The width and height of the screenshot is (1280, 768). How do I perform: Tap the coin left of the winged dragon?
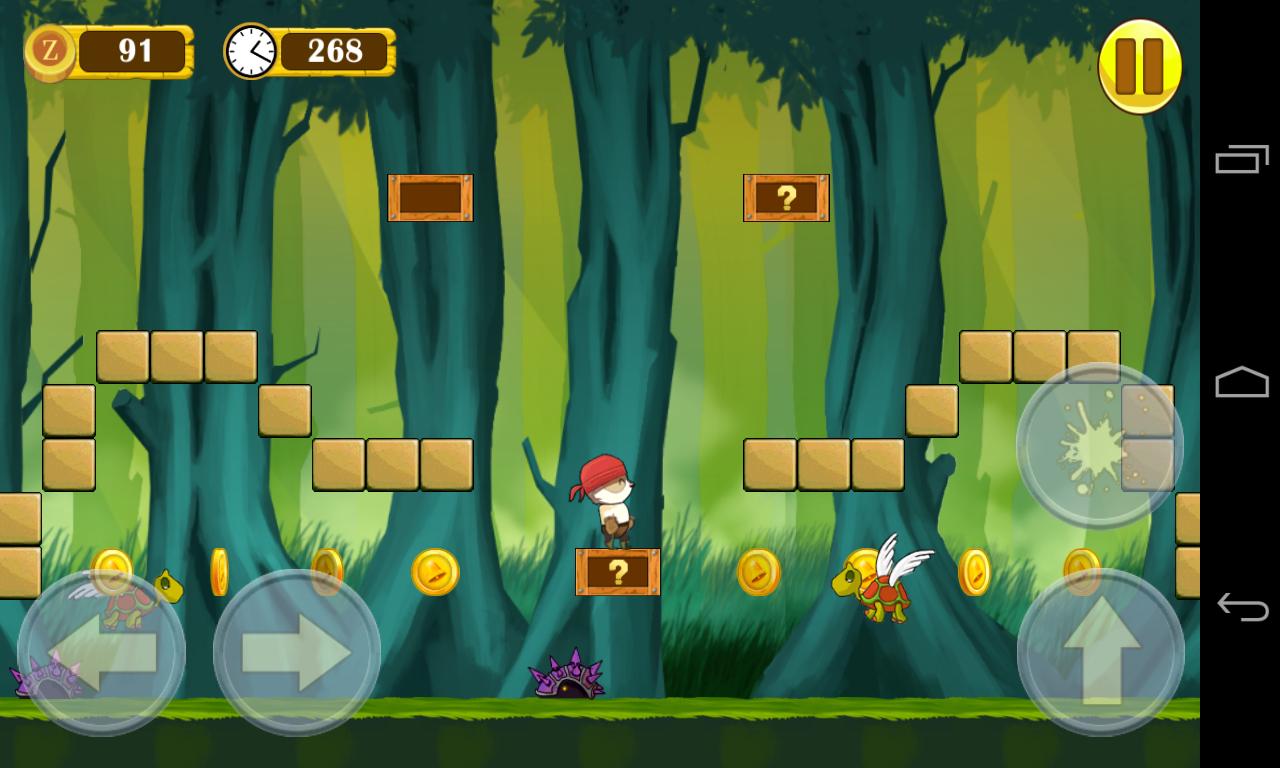pyautogui.click(x=760, y=573)
